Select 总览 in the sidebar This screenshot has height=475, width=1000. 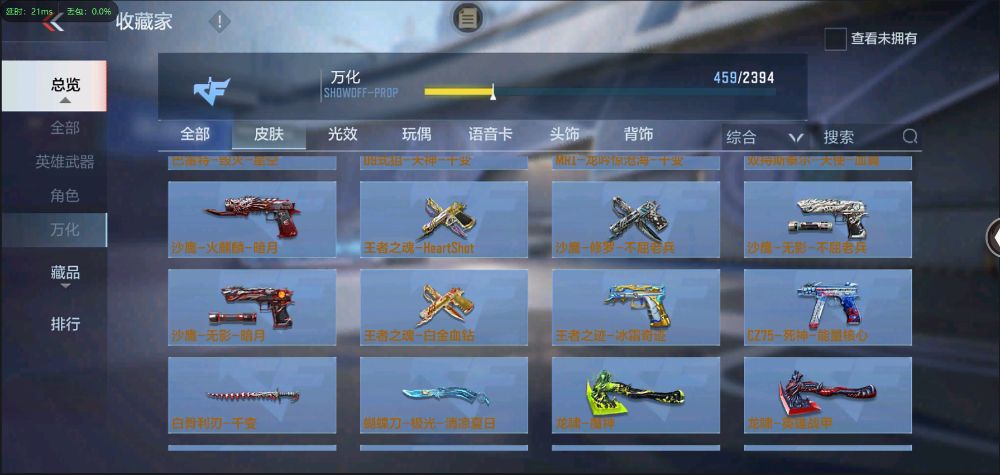(x=66, y=86)
